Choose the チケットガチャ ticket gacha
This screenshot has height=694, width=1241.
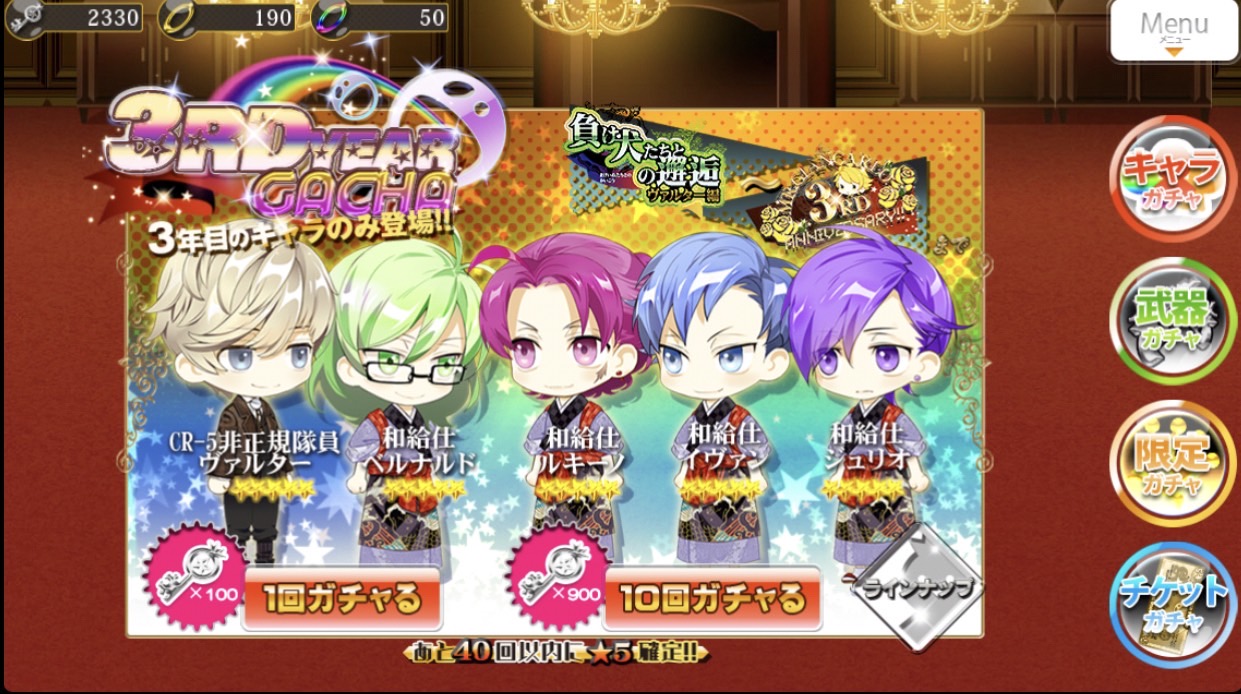(1173, 601)
